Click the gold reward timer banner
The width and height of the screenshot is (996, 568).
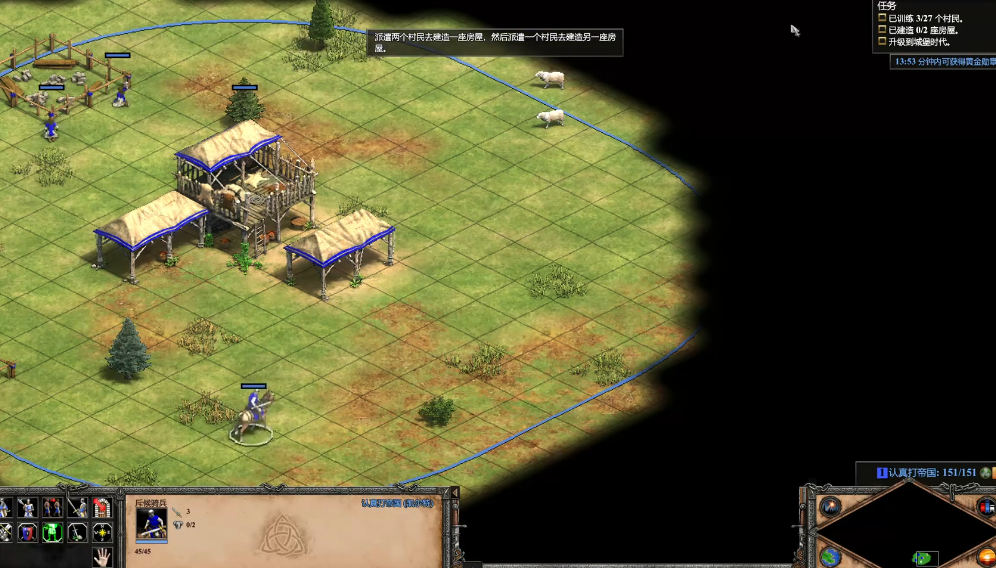point(943,62)
